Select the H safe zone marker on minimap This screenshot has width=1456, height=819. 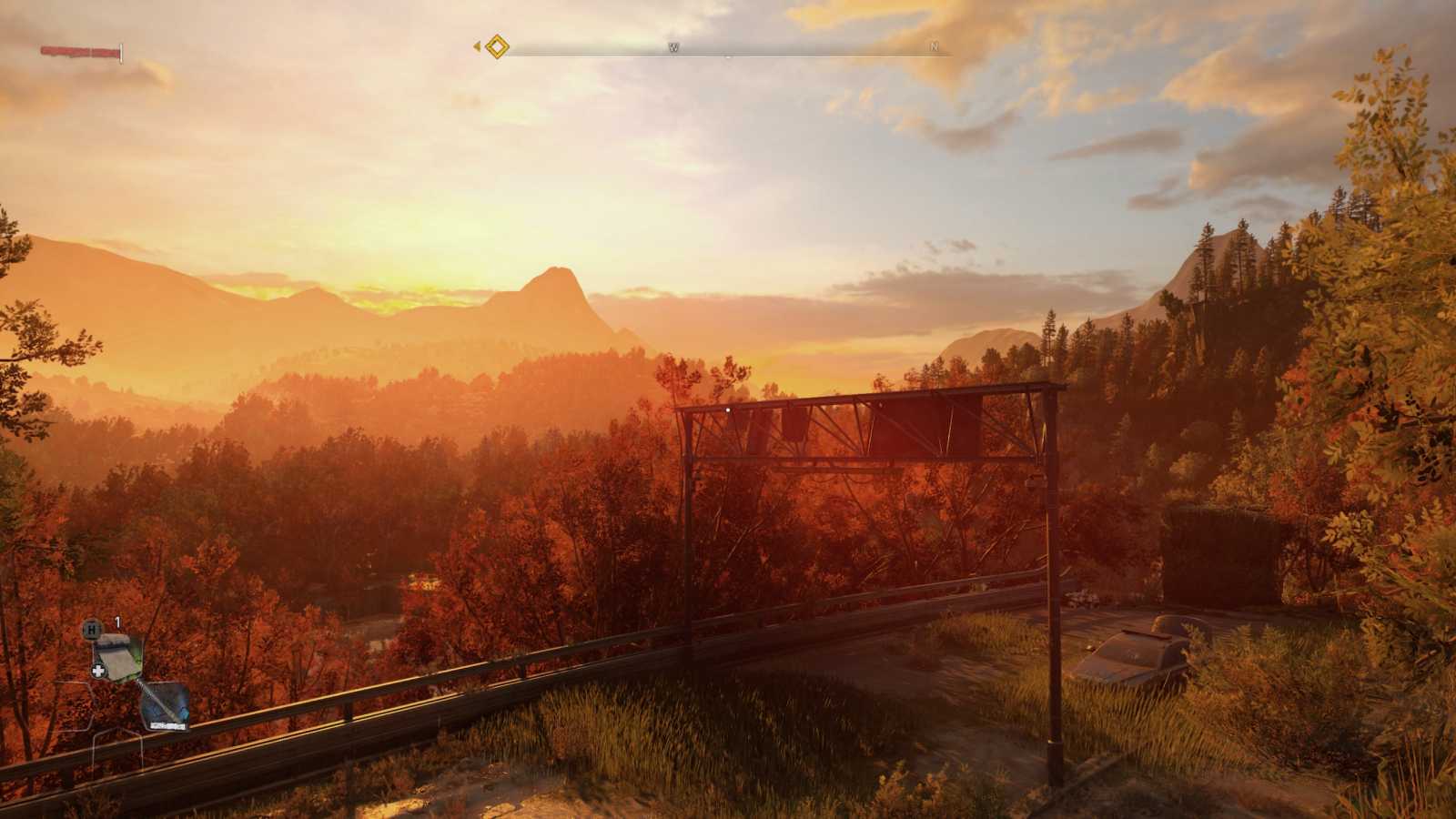tap(92, 628)
